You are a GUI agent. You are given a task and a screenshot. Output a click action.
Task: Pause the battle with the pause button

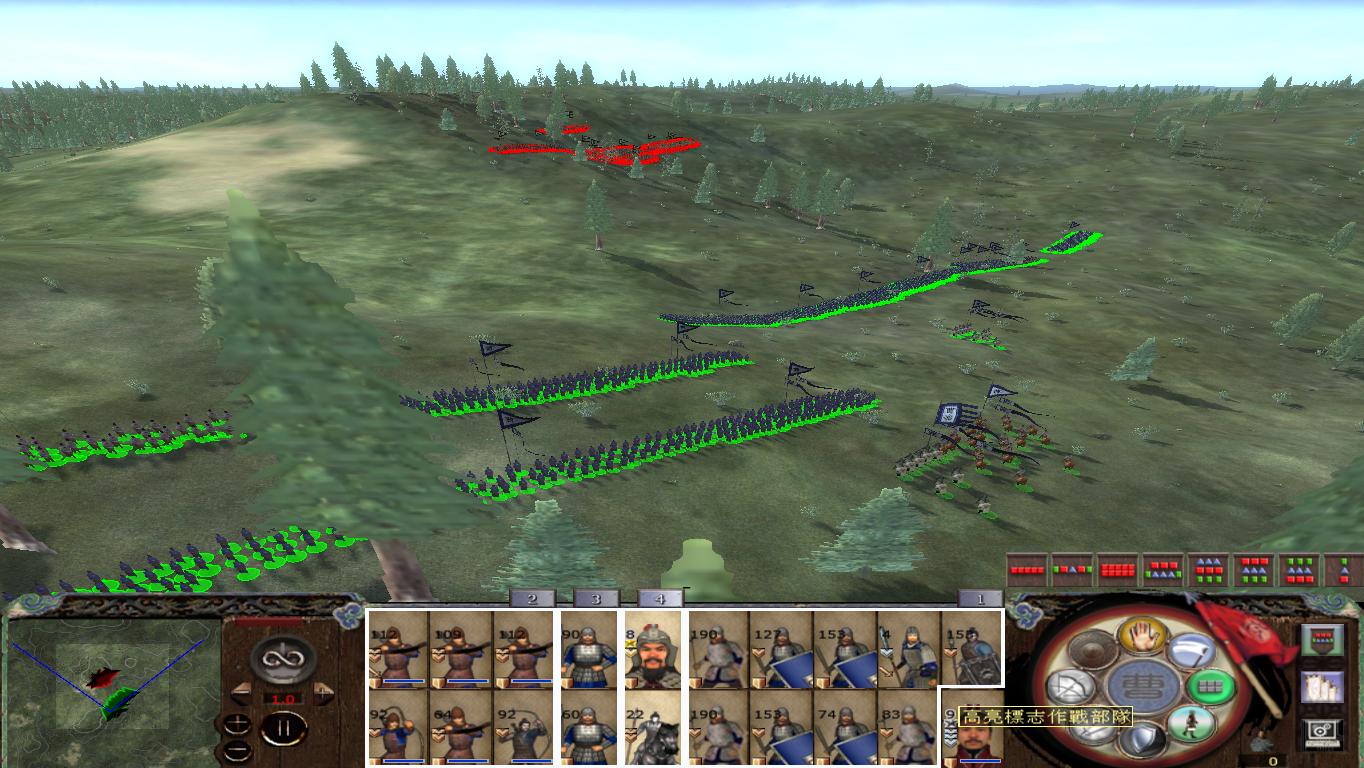coord(285,728)
